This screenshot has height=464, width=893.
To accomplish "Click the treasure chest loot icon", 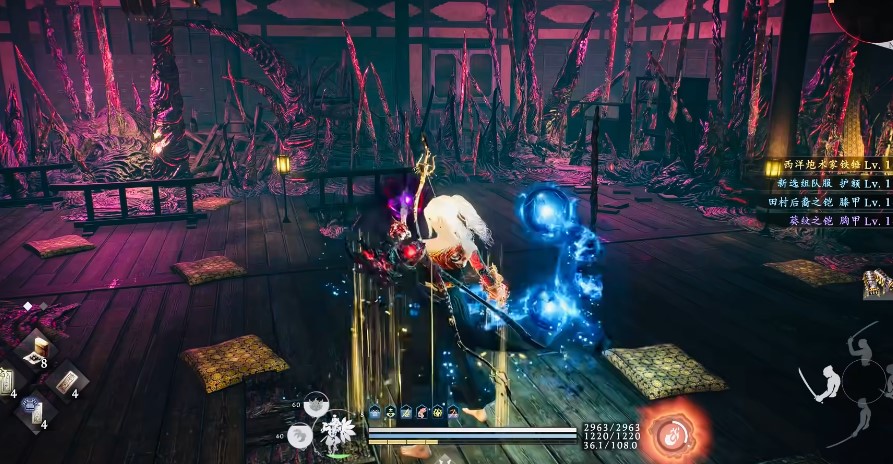I will 877,286.
